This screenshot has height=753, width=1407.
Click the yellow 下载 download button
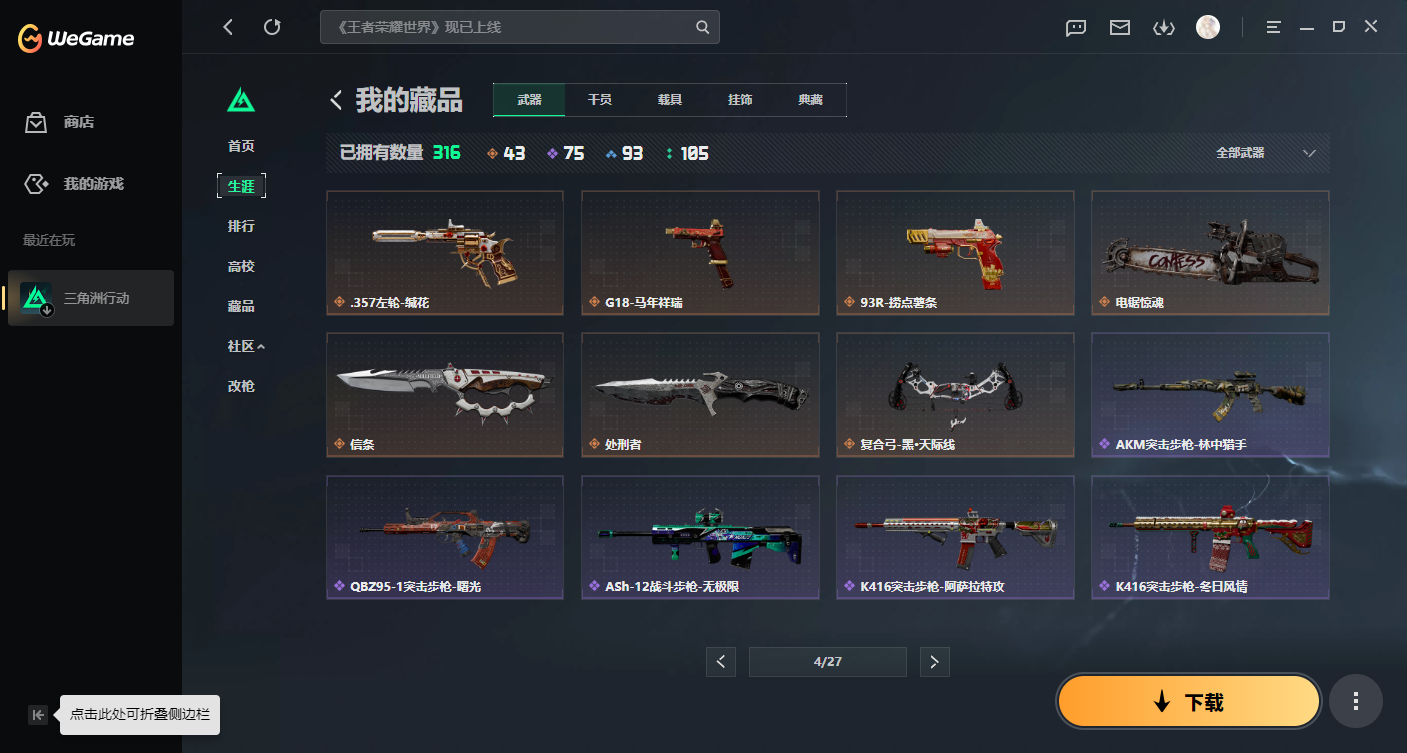click(1188, 701)
